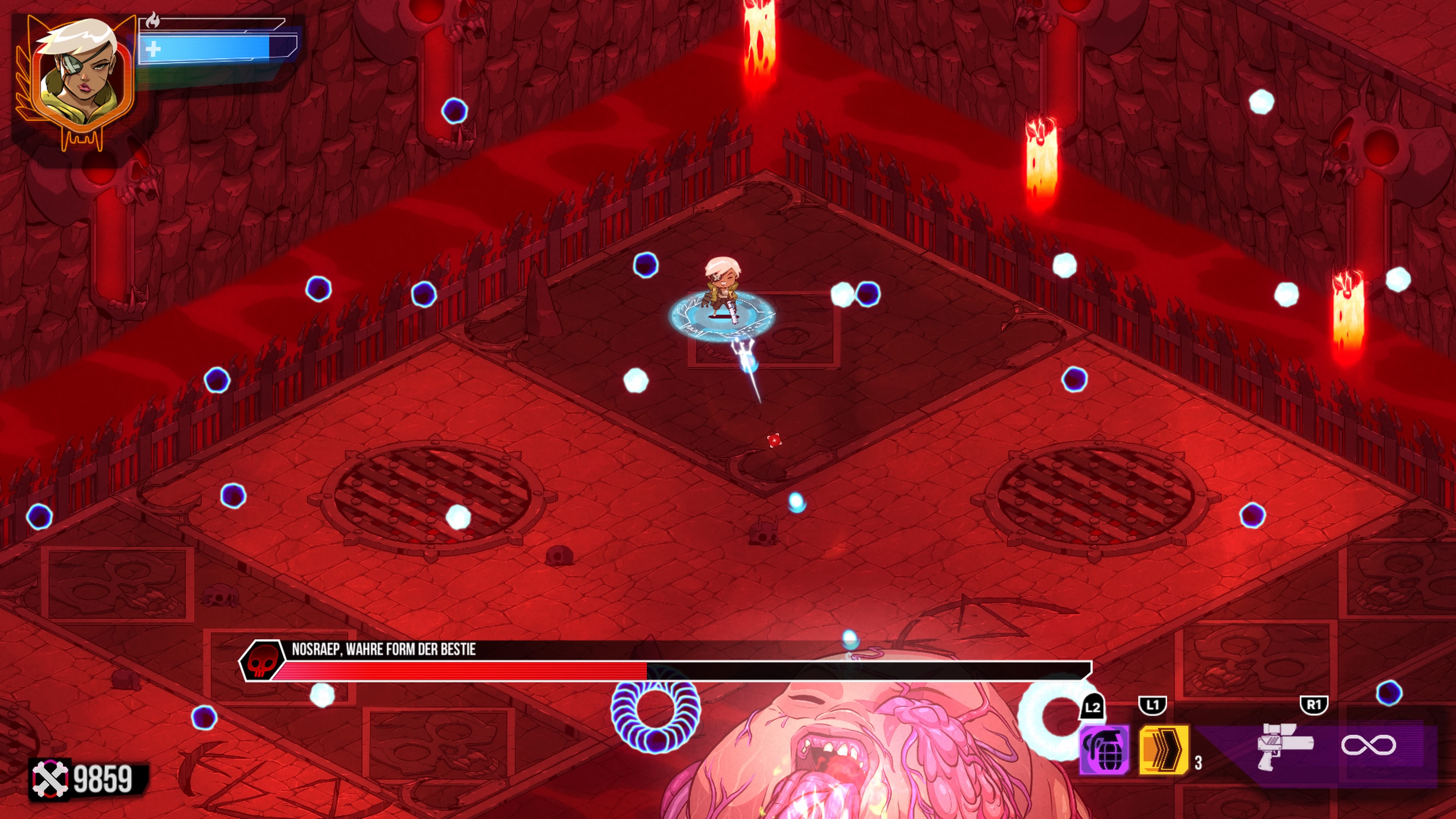Select the purple grenade ability icon

pyautogui.click(x=1104, y=750)
